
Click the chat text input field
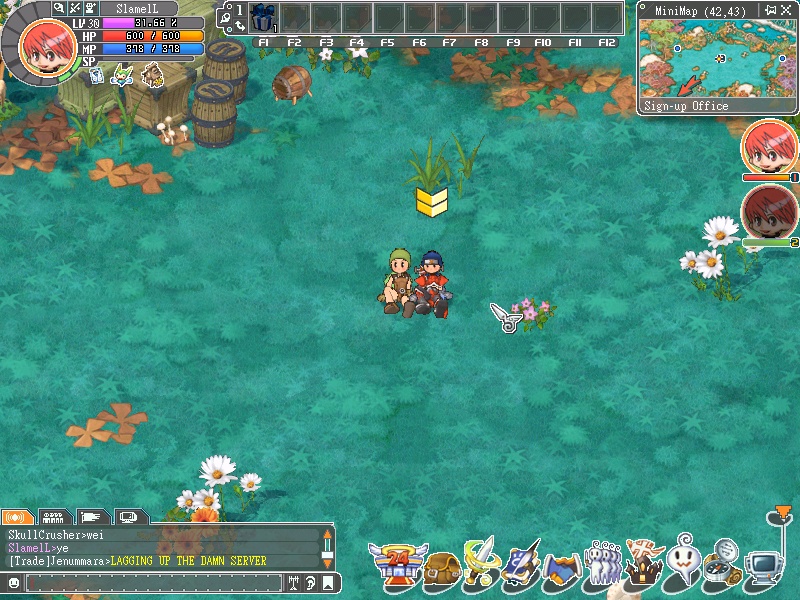click(153, 582)
